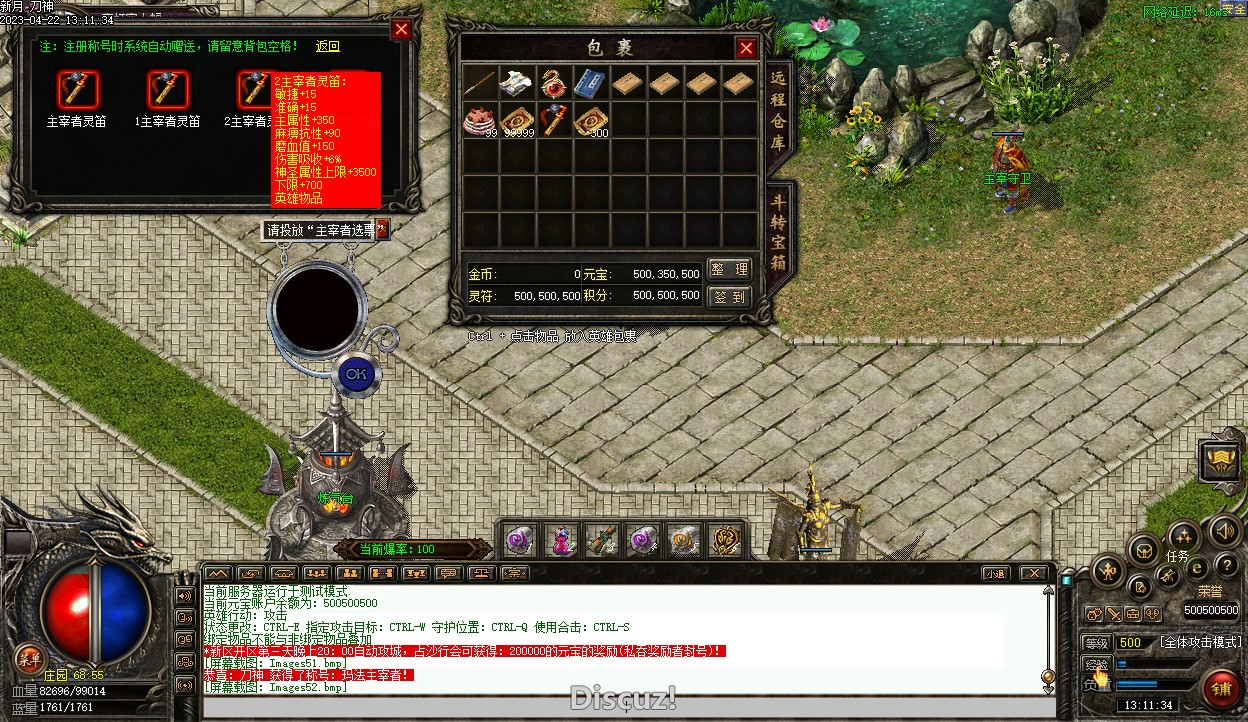This screenshot has height=722, width=1248.
Task: Click the 小退 logout button above chat
Action: tap(994, 573)
